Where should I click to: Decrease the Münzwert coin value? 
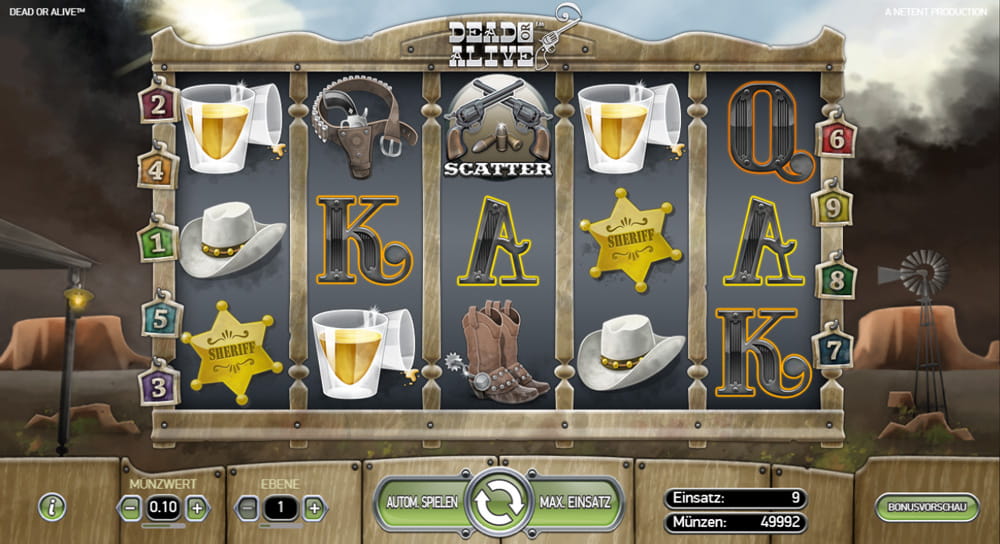tap(130, 508)
